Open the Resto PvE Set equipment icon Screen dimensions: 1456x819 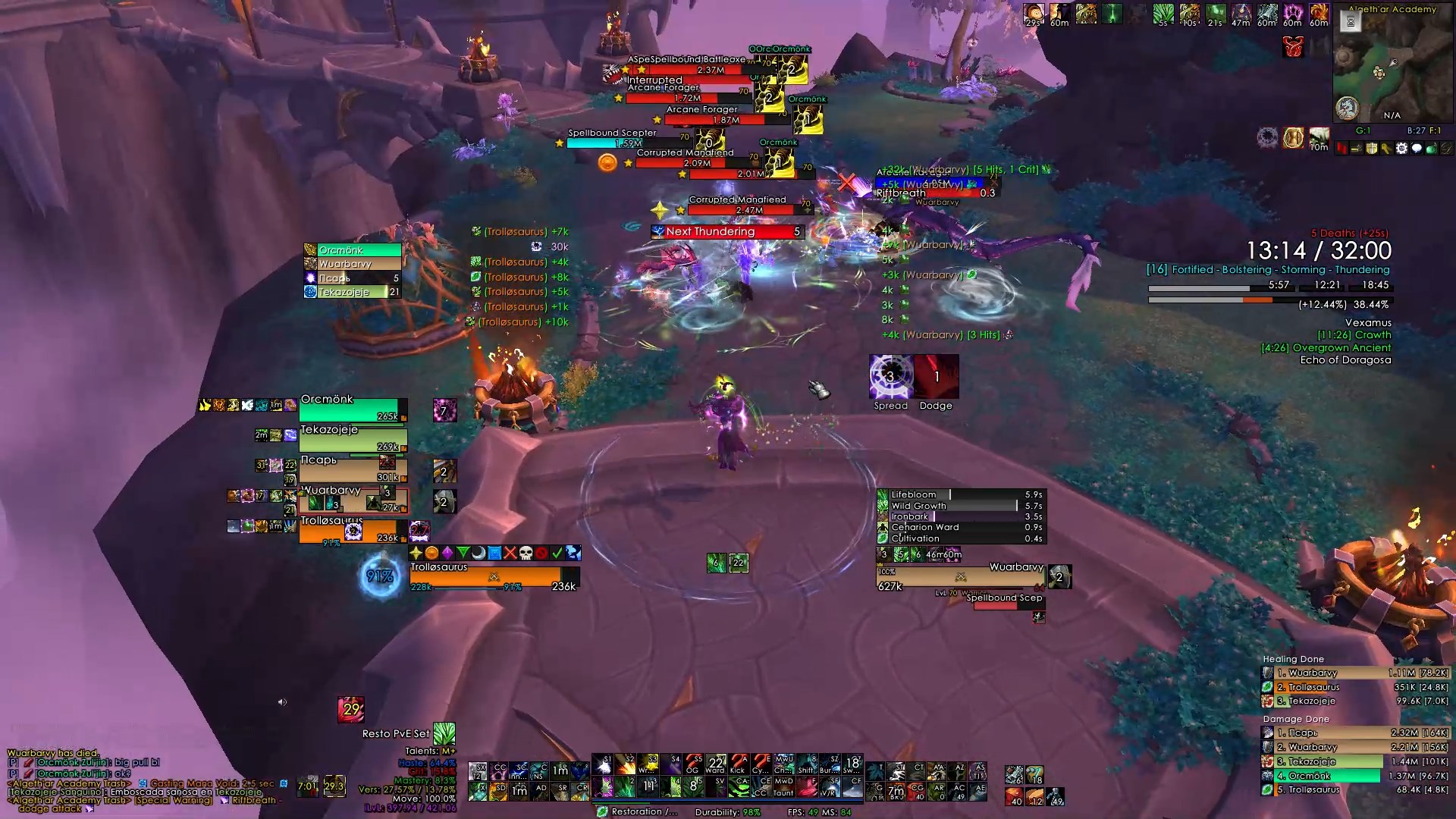click(x=444, y=733)
